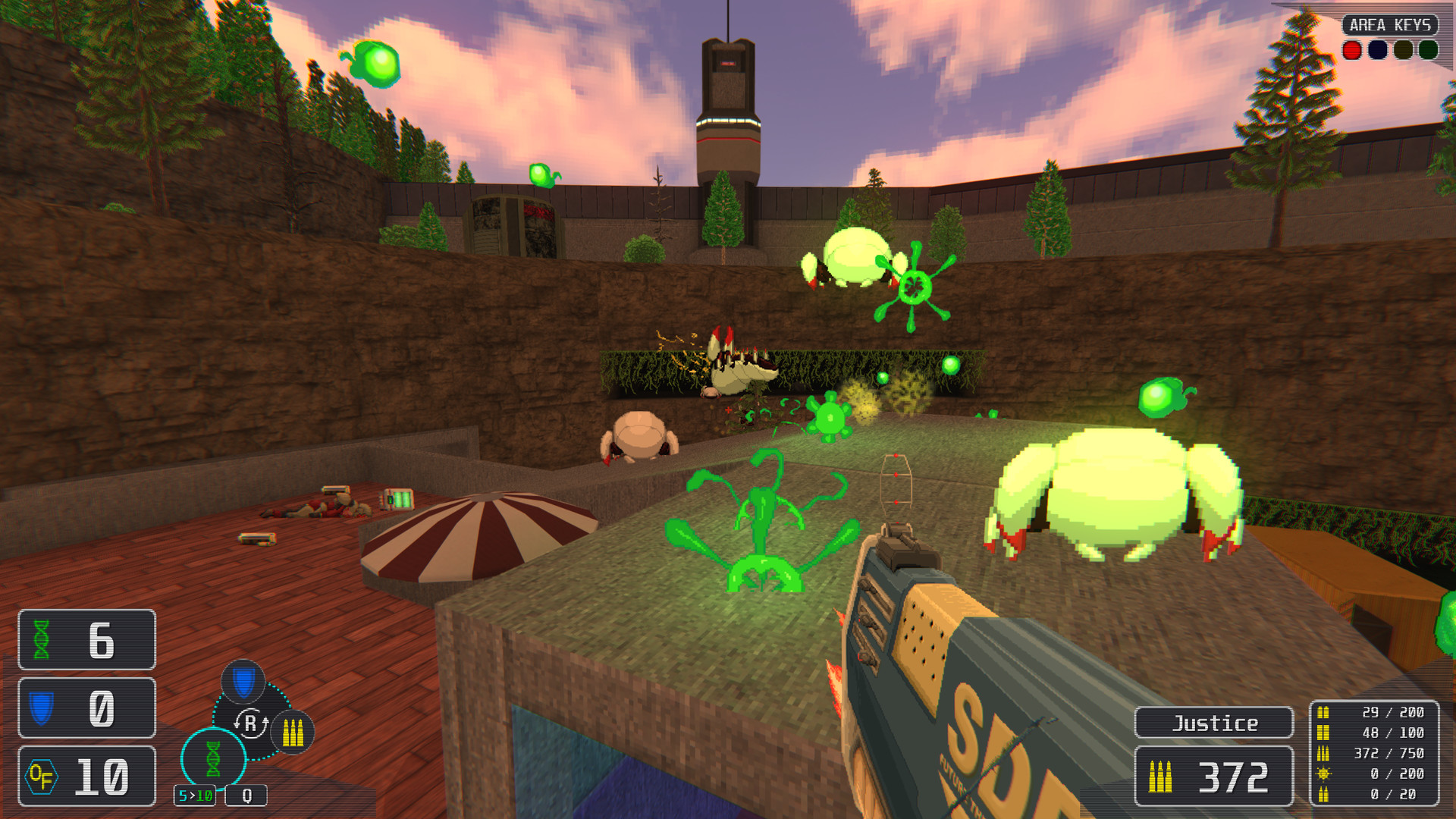Click the R circular-arrows reload icon
Image resolution: width=1456 pixels, height=819 pixels.
[250, 723]
